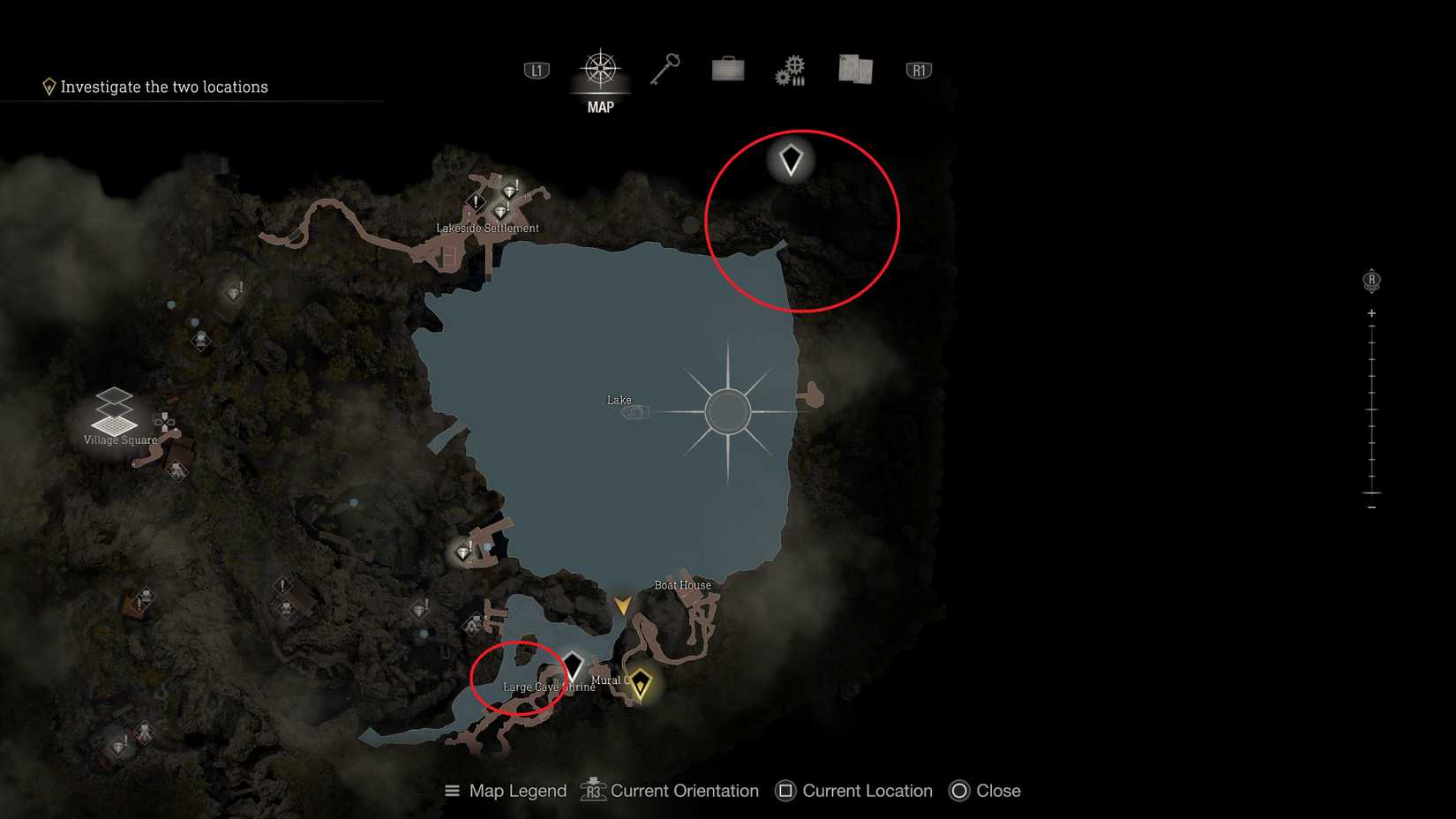Click the R3 stick indicator near Current Orientation
1456x819 pixels.
point(592,792)
